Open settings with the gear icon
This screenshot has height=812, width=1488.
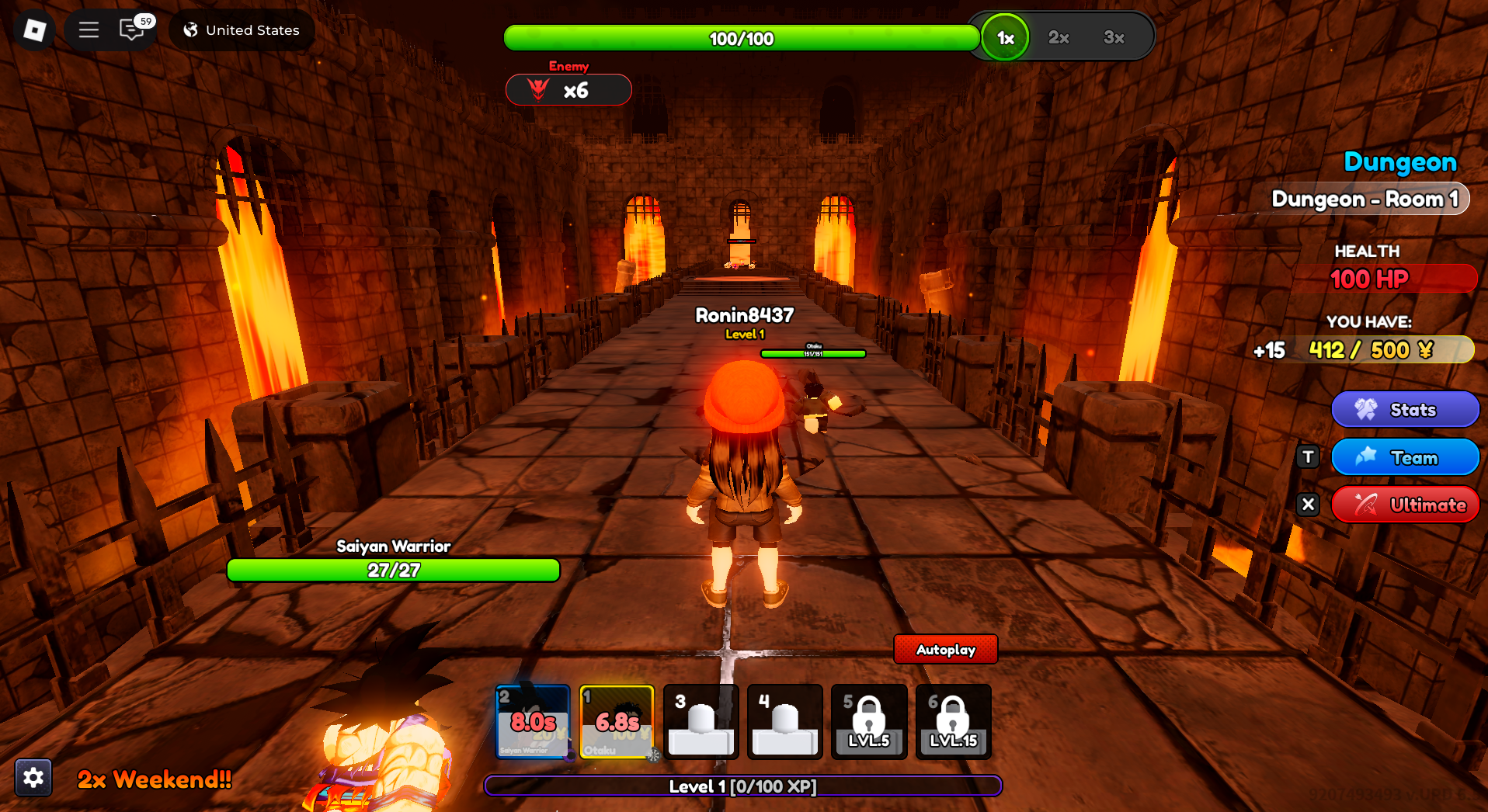click(33, 777)
